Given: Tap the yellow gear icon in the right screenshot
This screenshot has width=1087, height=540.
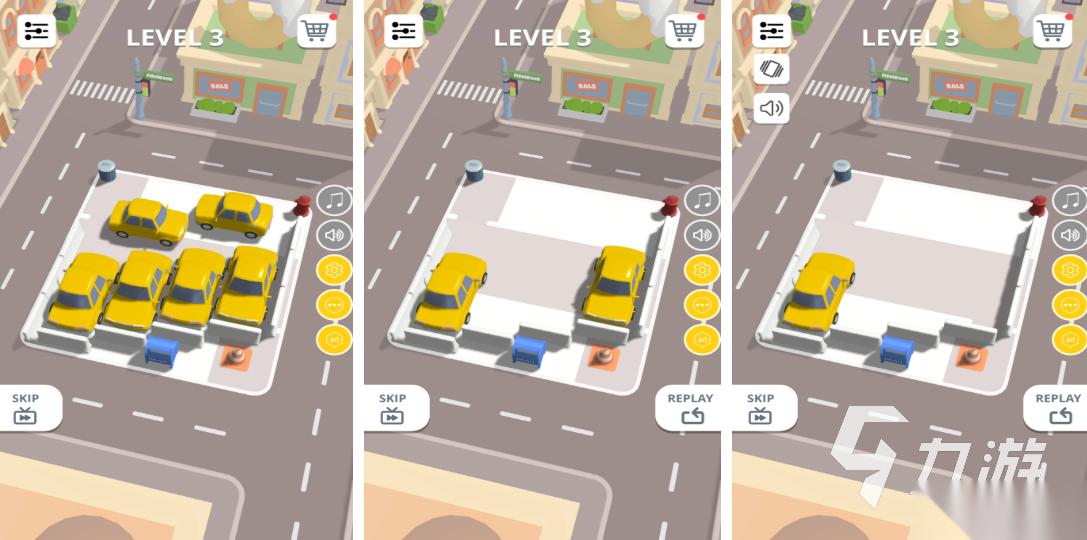Looking at the screenshot, I should tap(1069, 270).
